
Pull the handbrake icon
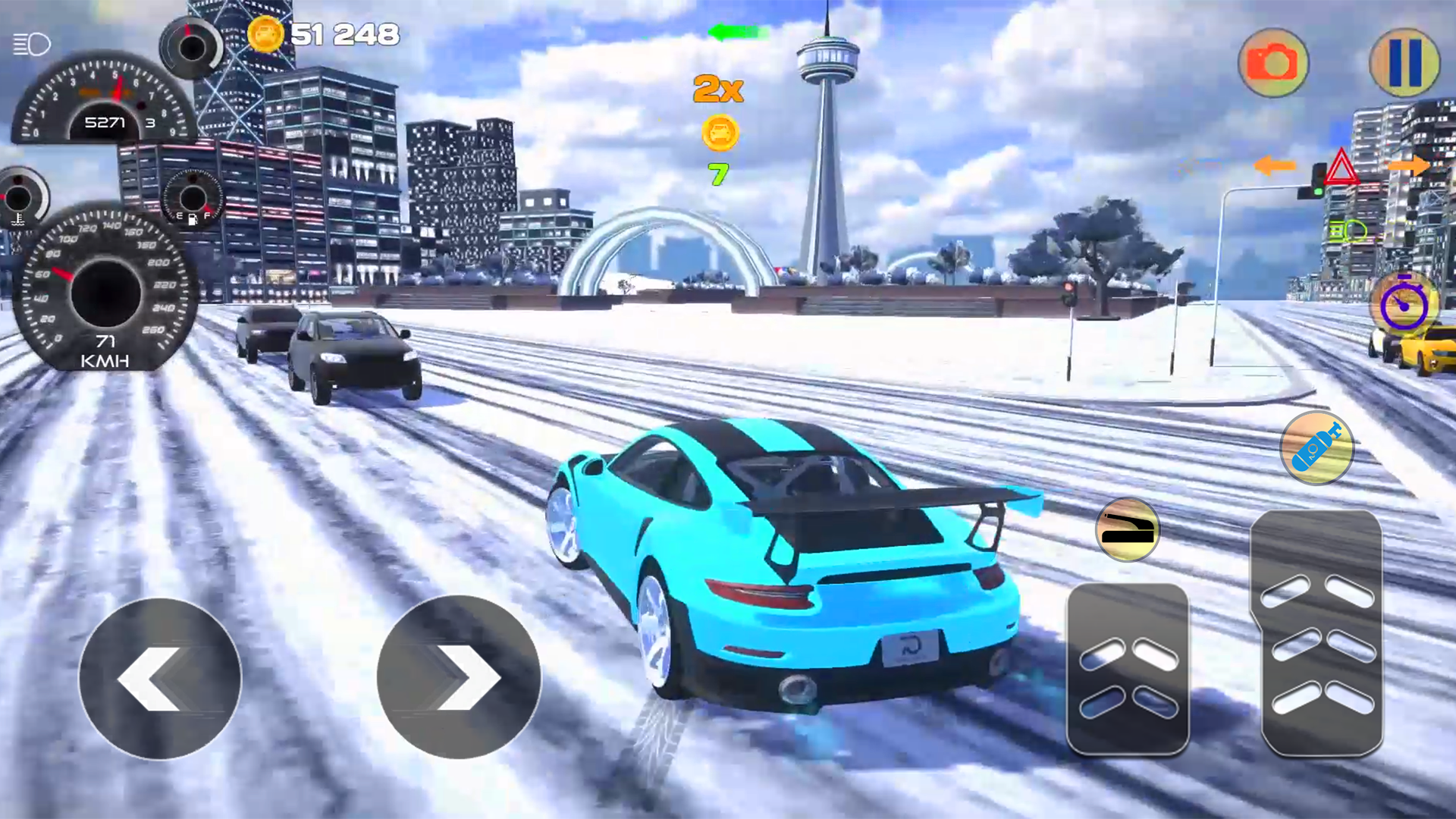[1130, 531]
